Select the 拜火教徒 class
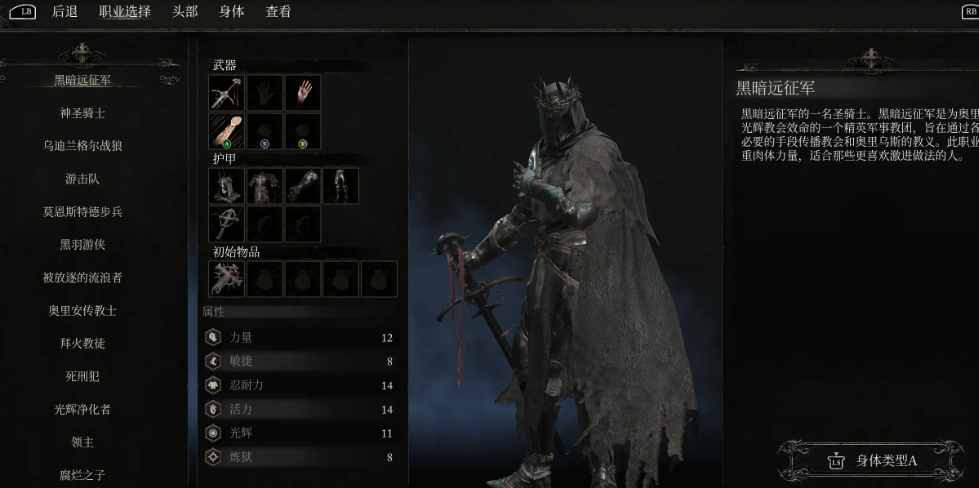 83,343
